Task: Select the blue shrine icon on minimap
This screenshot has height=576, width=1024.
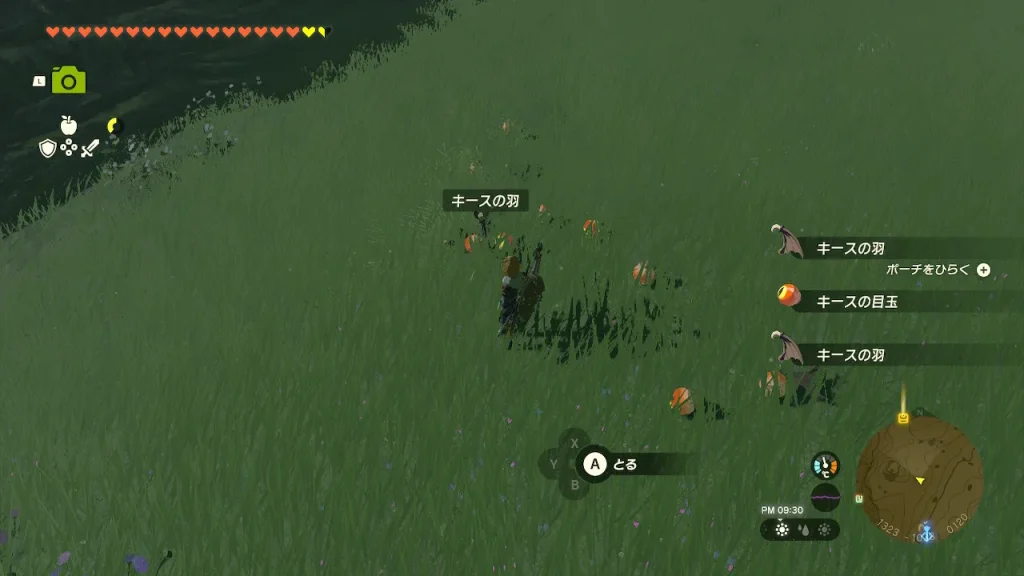Action: click(x=926, y=532)
